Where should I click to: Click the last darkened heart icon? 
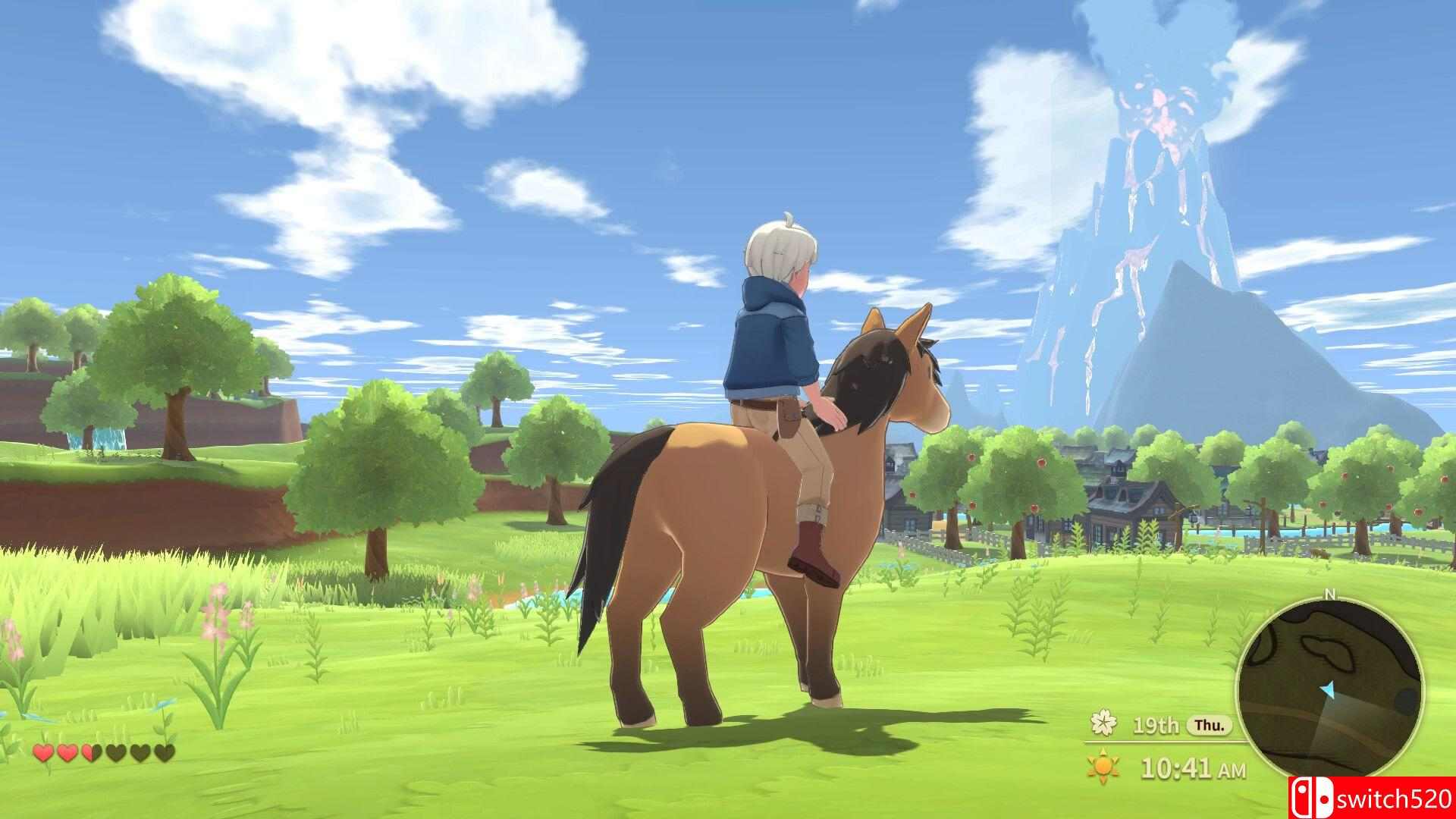(165, 752)
